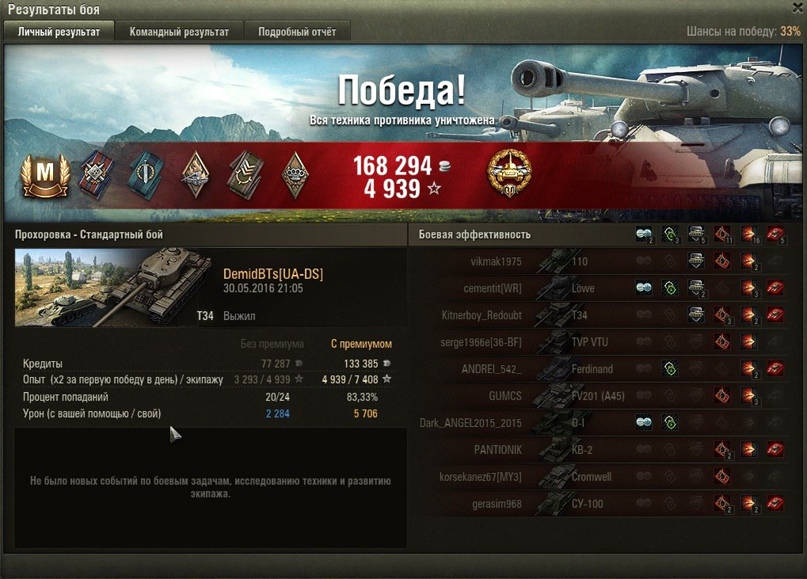Image resolution: width=807 pixels, height=579 pixels.
Task: Open the Подробный отчёт tab
Action: click(297, 32)
